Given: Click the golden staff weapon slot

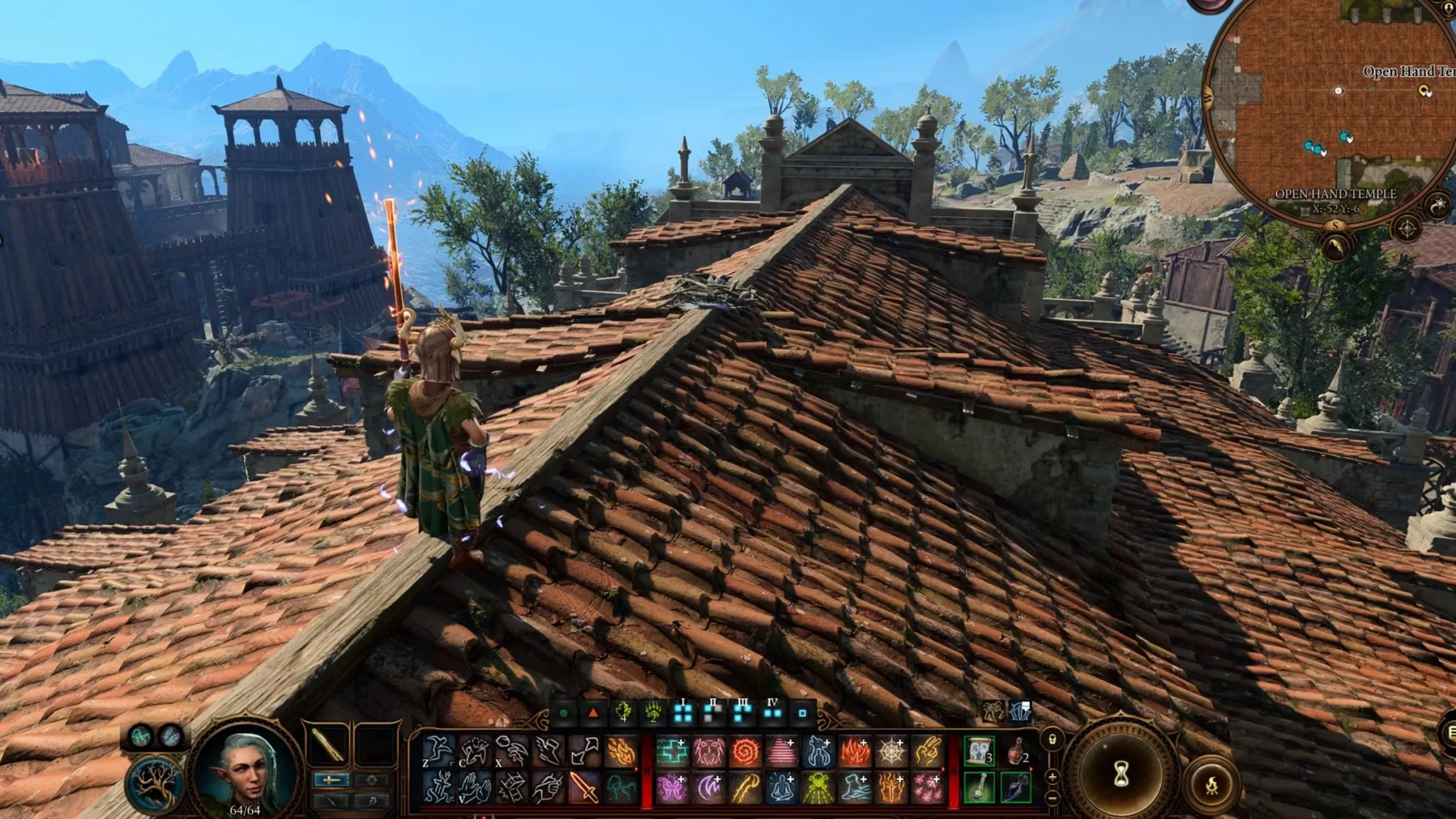Looking at the screenshot, I should tap(328, 745).
